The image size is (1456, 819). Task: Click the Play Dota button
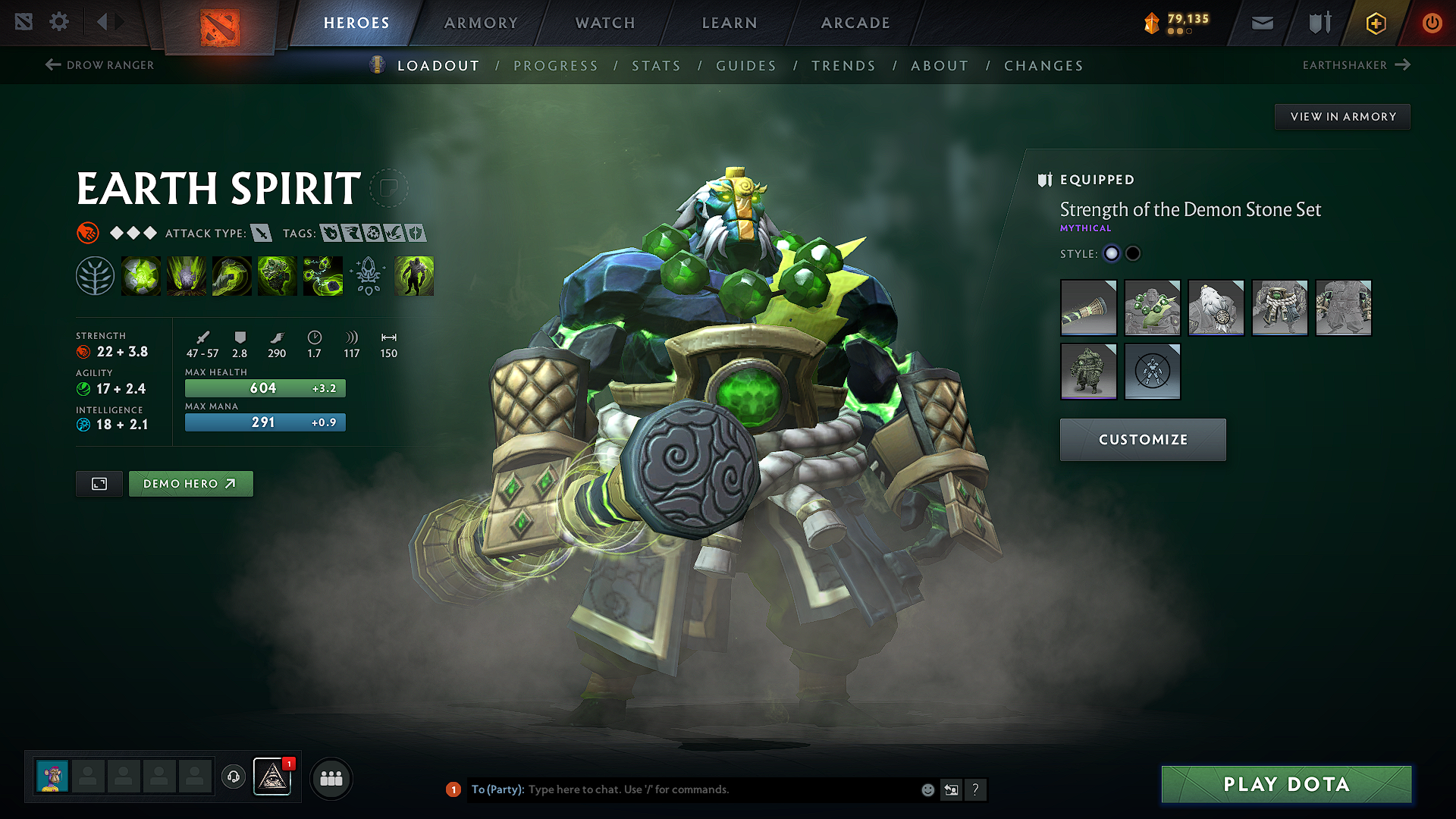click(1285, 784)
